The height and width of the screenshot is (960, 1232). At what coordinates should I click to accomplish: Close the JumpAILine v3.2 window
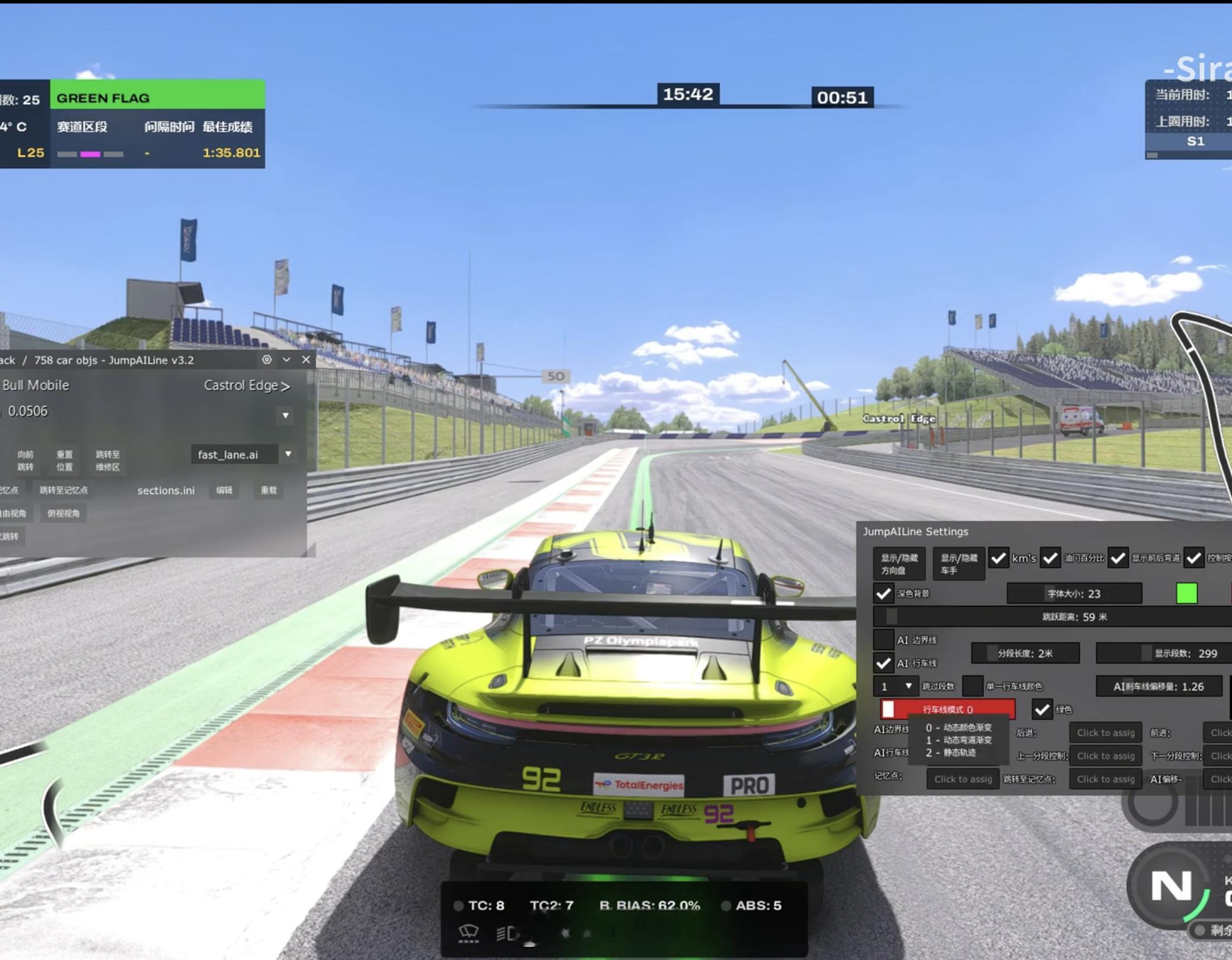click(306, 359)
